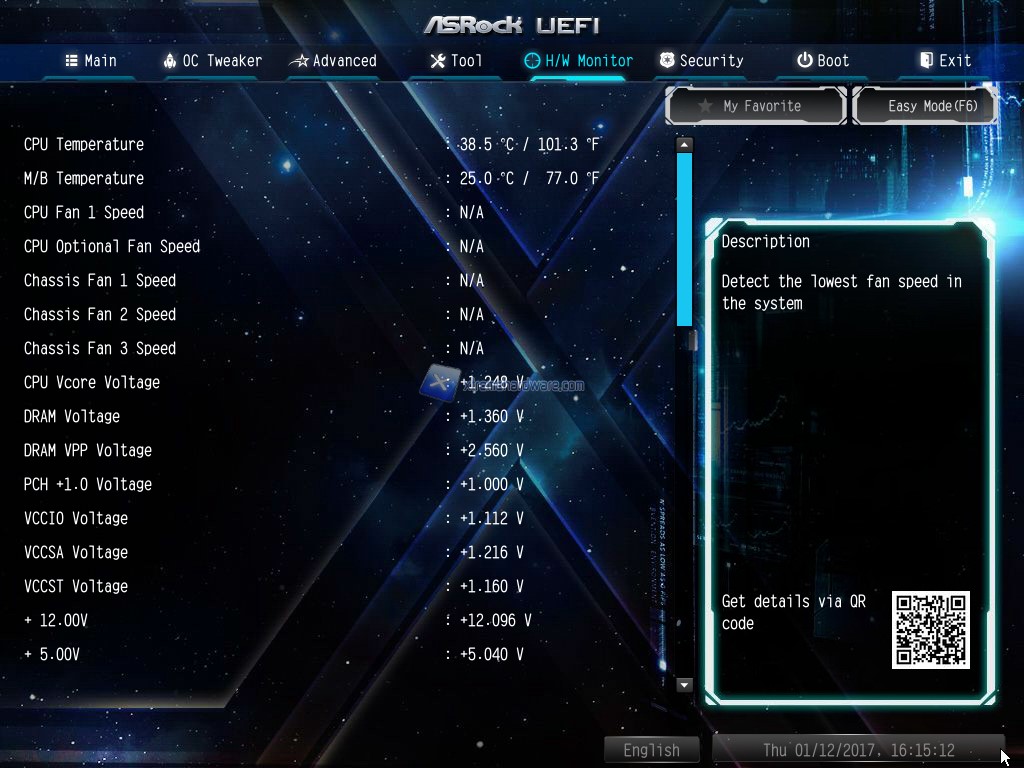The image size is (1024, 768).
Task: Open the Security tab
Action: 702,61
